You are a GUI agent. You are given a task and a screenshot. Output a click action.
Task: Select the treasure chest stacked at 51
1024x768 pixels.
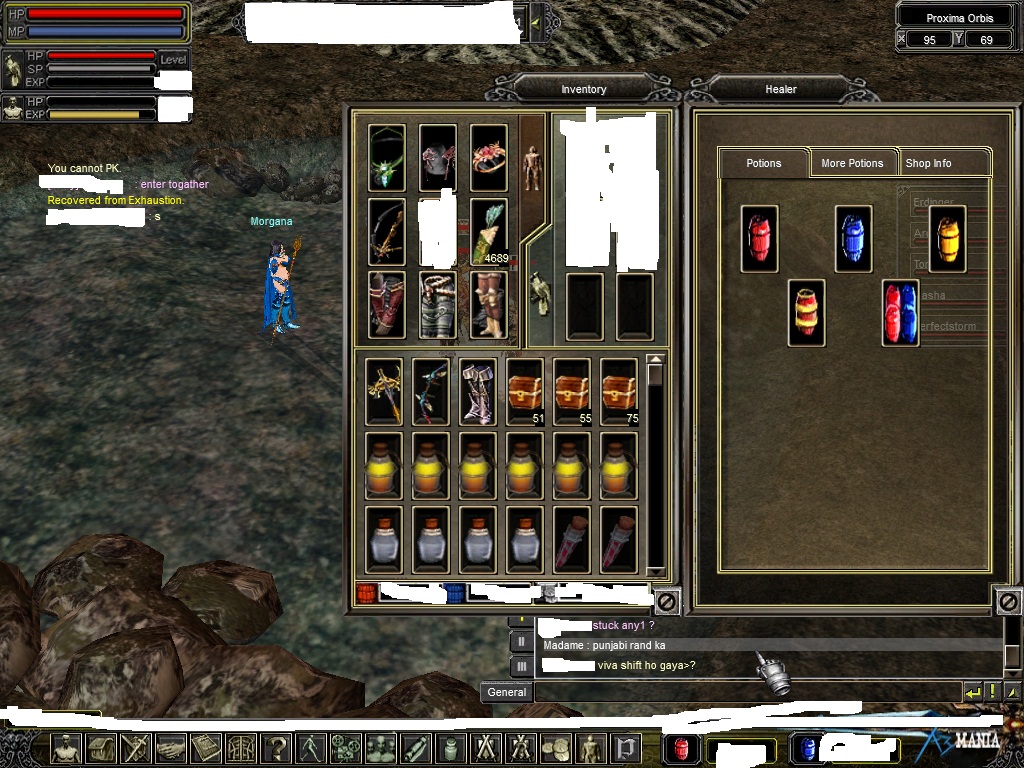point(525,391)
